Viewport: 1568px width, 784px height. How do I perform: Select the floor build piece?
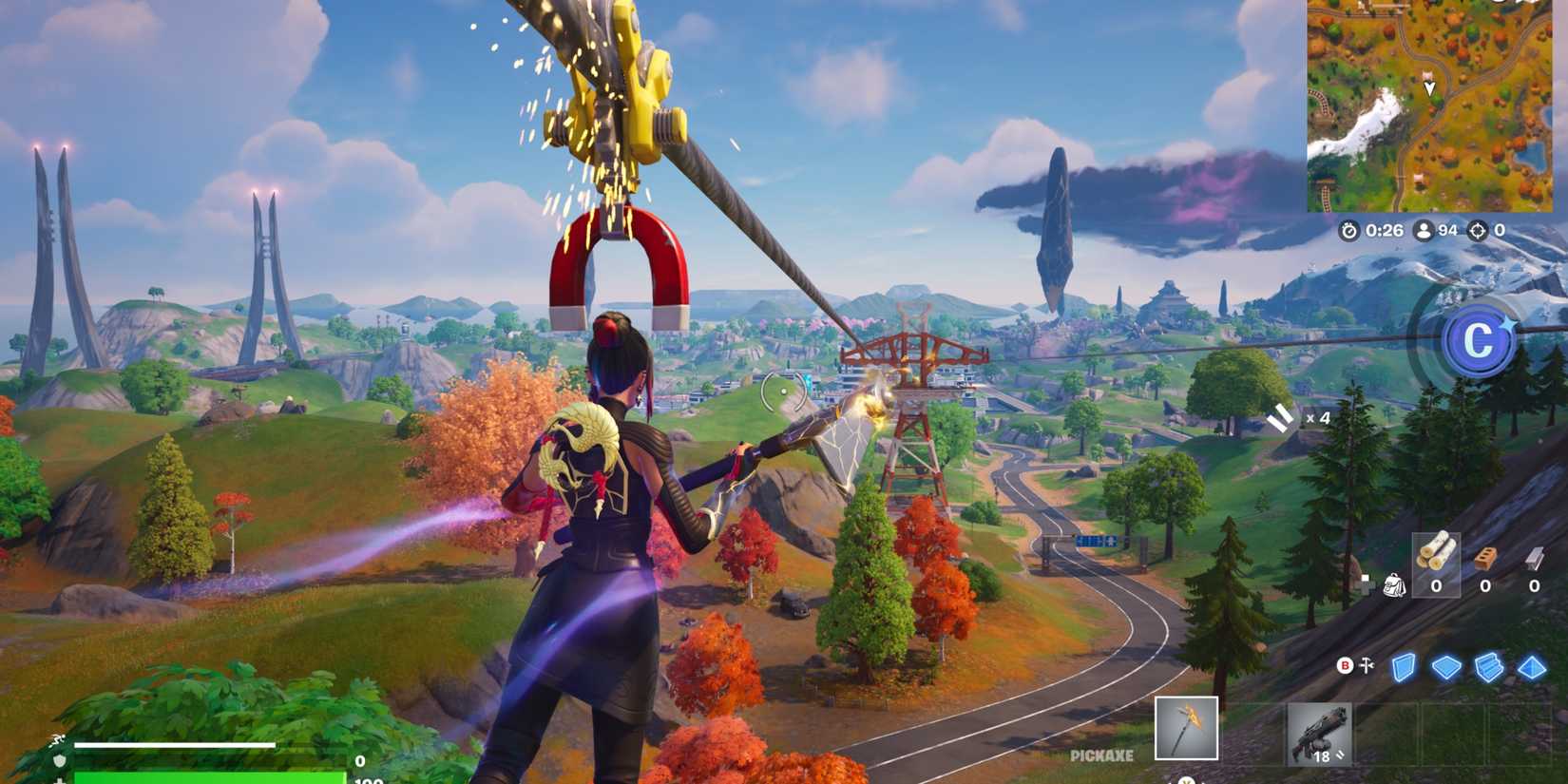point(1444,667)
